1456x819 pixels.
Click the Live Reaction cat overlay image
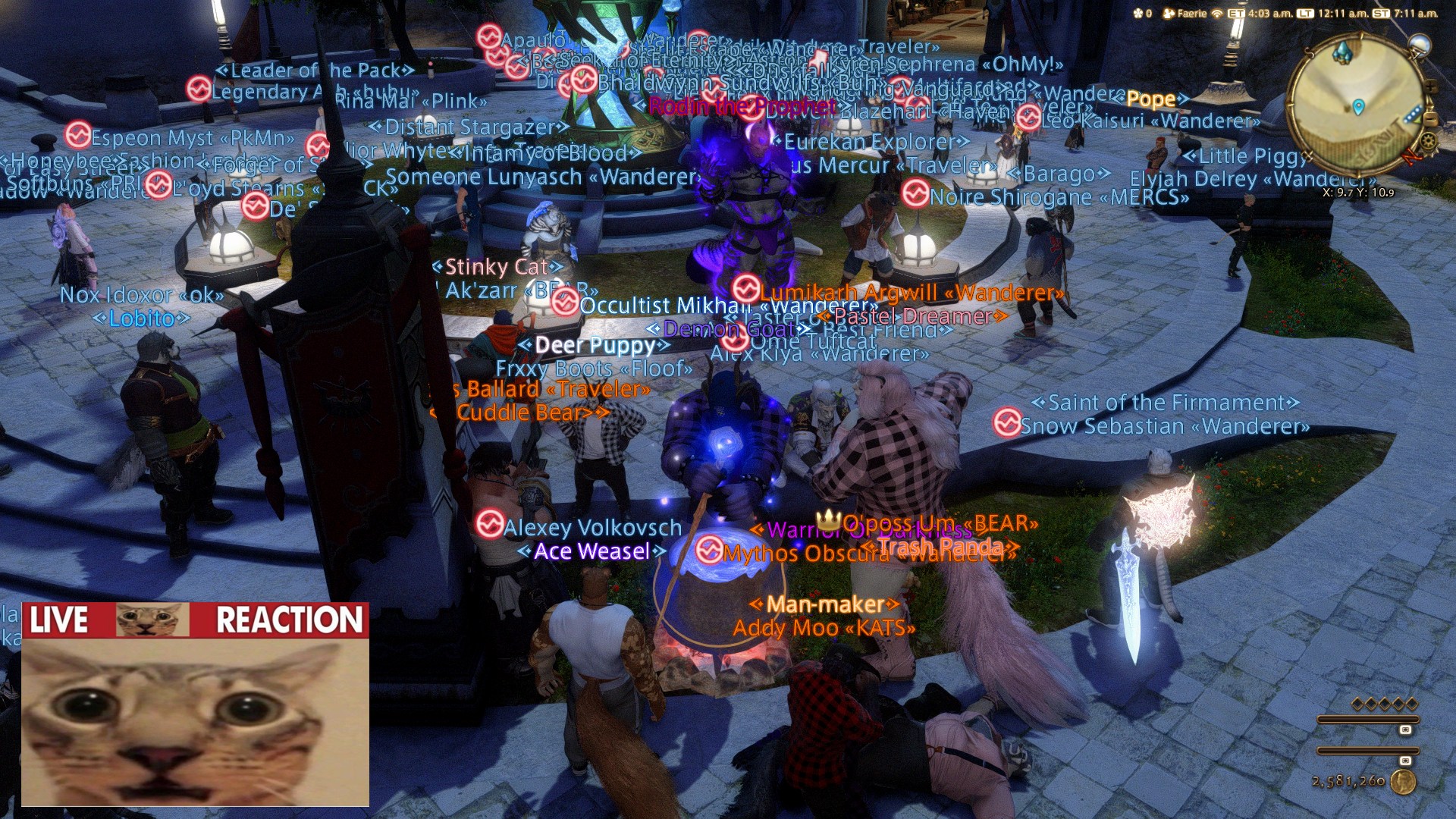[x=196, y=704]
